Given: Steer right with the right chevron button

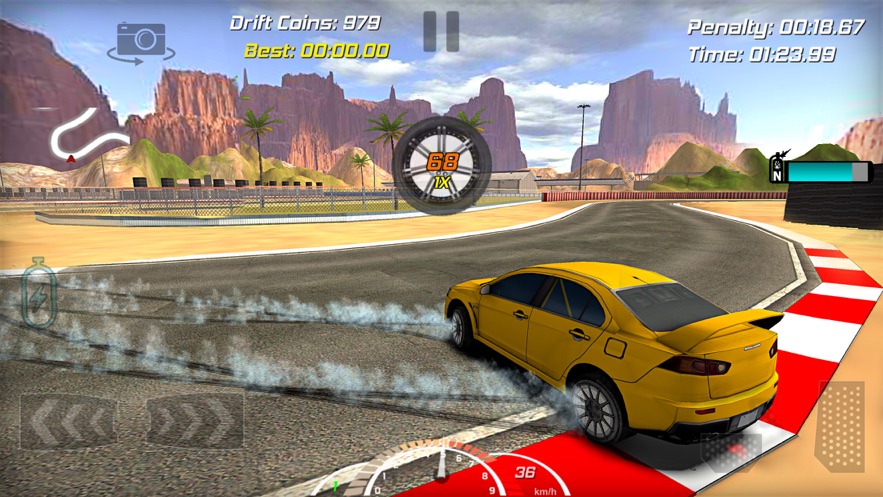Looking at the screenshot, I should [195, 421].
